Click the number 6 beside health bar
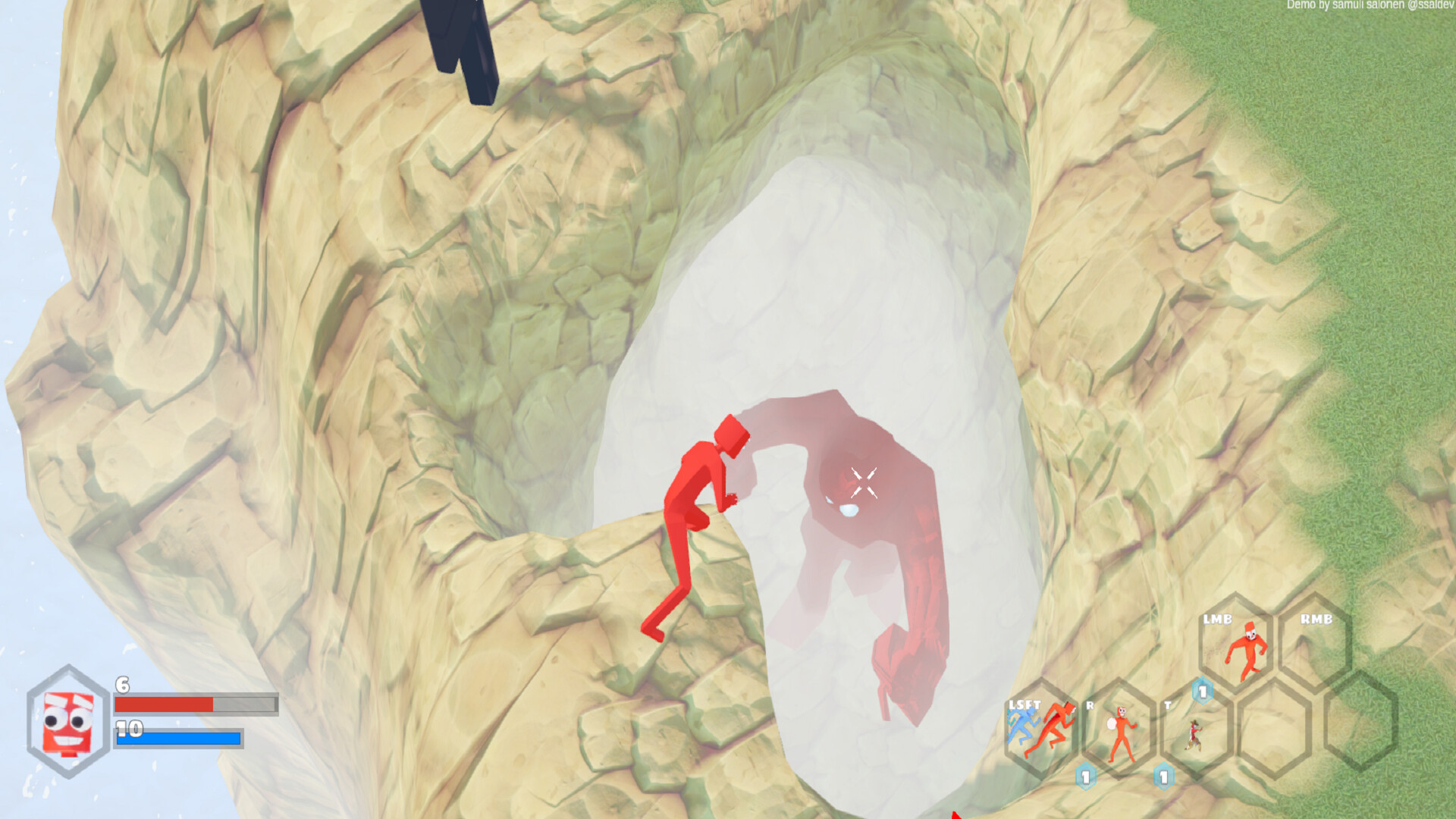Viewport: 1456px width, 819px height. 121,686
